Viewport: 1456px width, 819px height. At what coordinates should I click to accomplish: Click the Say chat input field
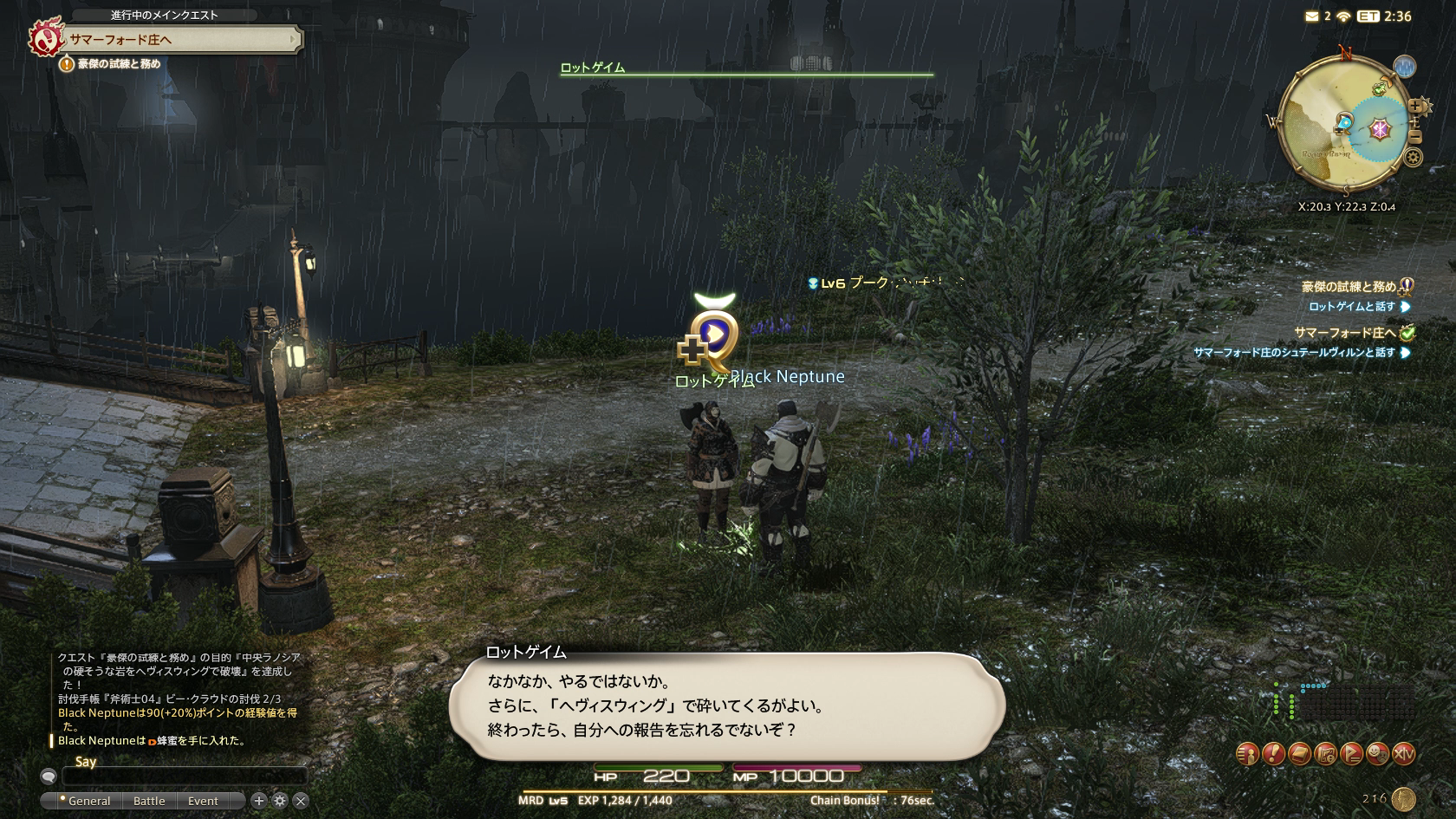coord(184,777)
